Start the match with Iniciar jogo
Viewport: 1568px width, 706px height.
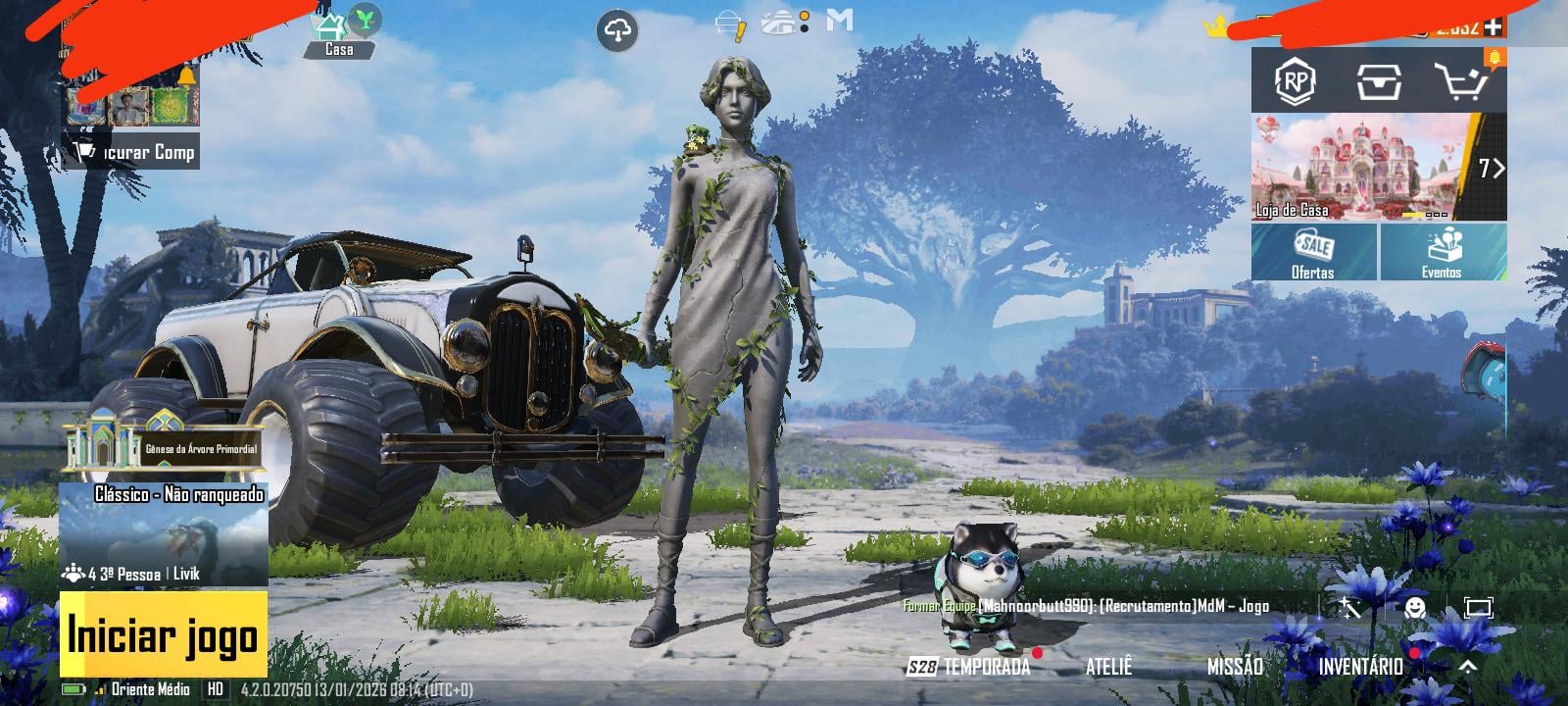pos(163,635)
